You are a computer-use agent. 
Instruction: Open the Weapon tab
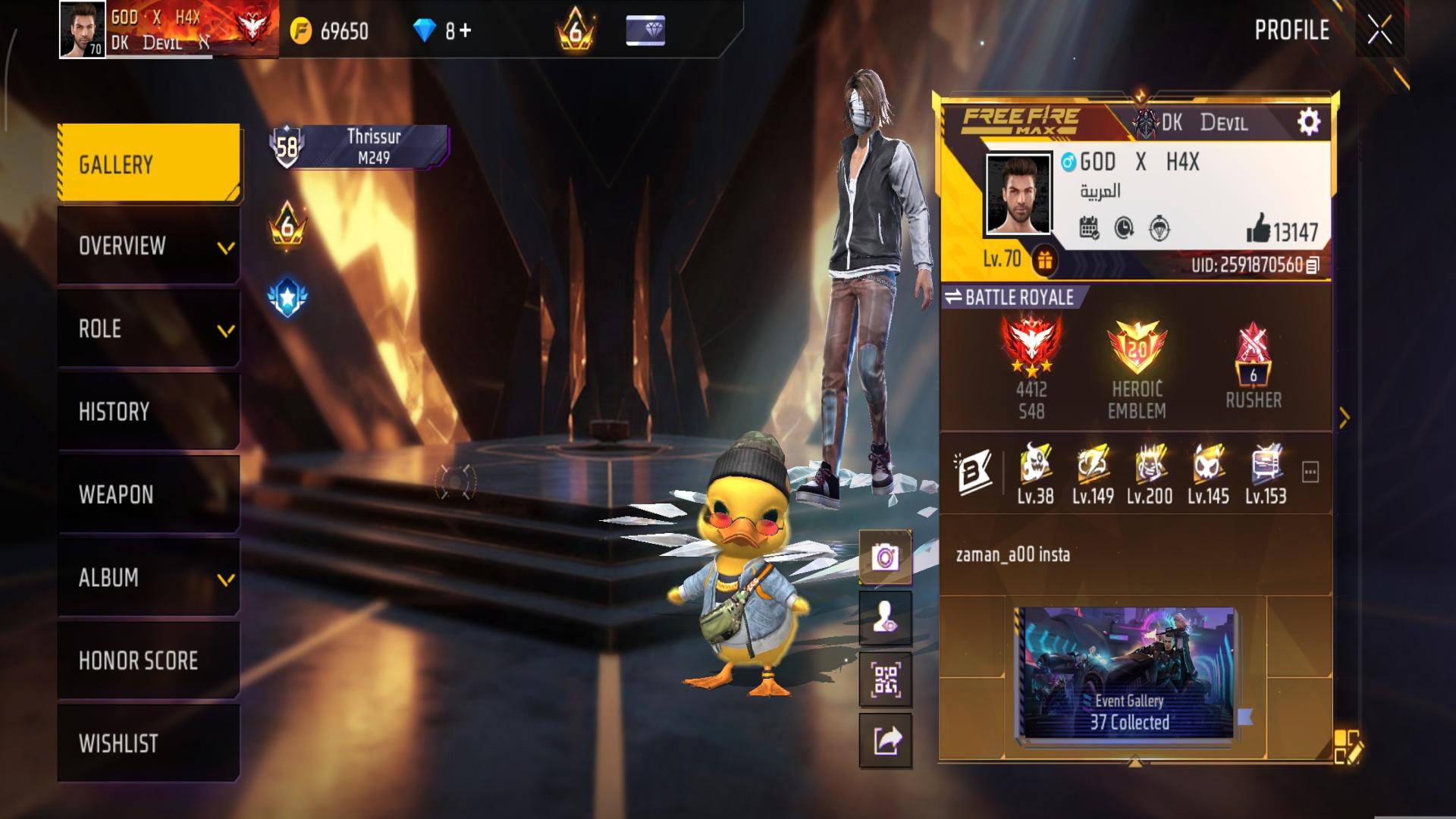149,494
